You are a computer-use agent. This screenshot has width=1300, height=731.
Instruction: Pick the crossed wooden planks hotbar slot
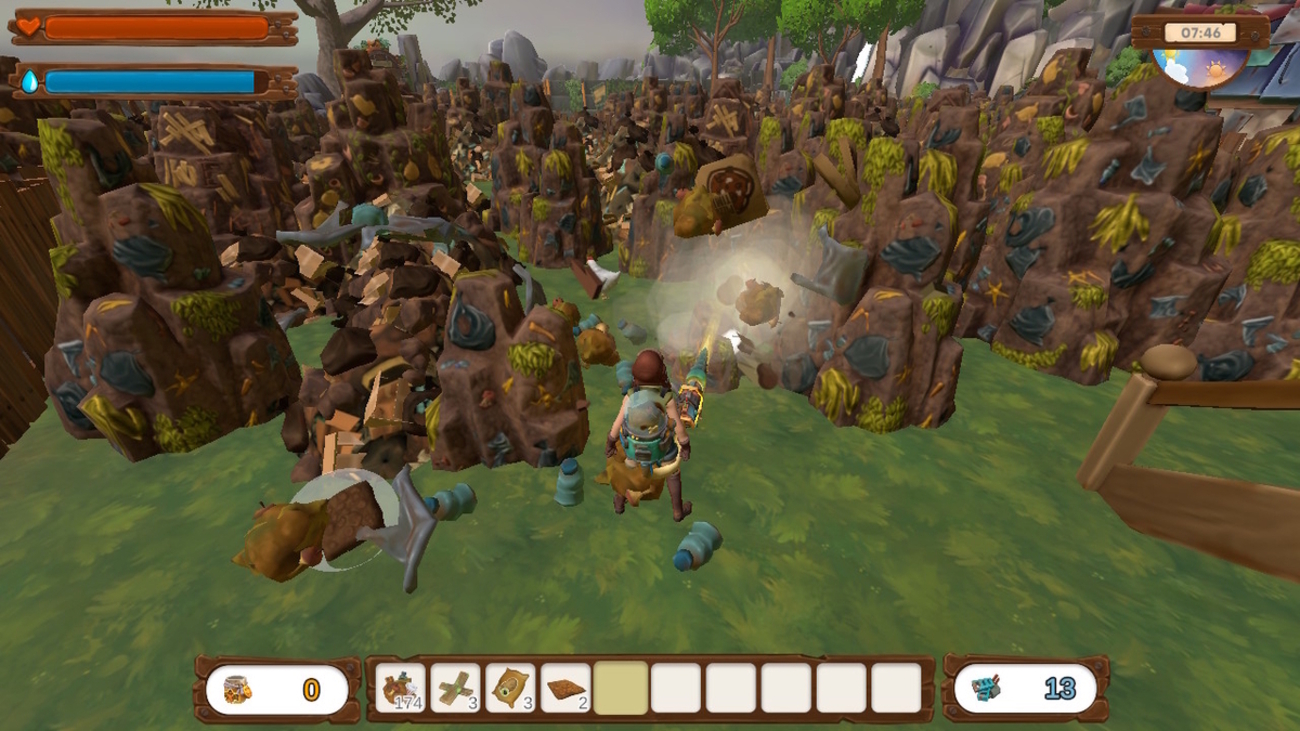456,689
